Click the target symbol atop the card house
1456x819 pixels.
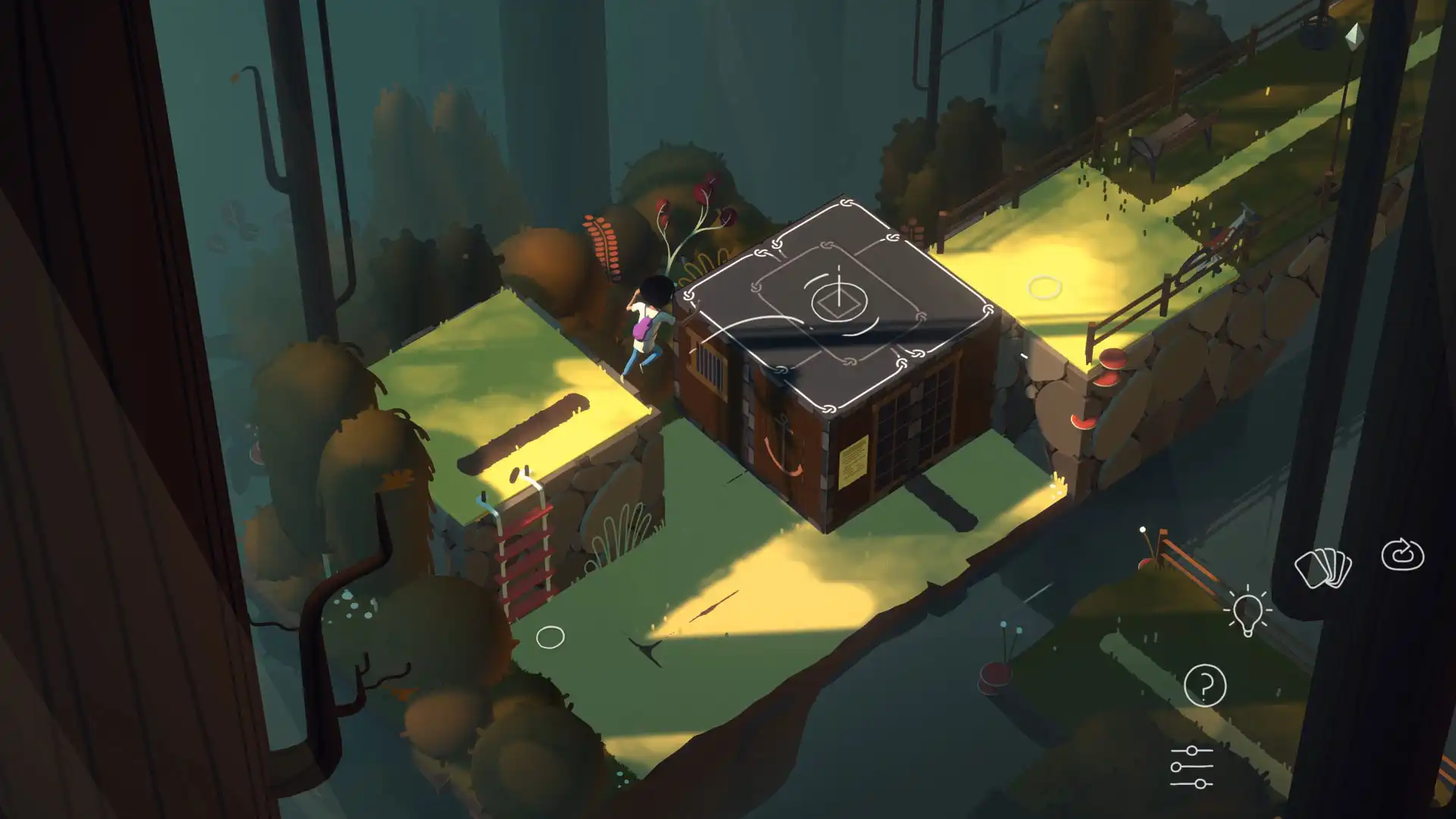click(840, 303)
